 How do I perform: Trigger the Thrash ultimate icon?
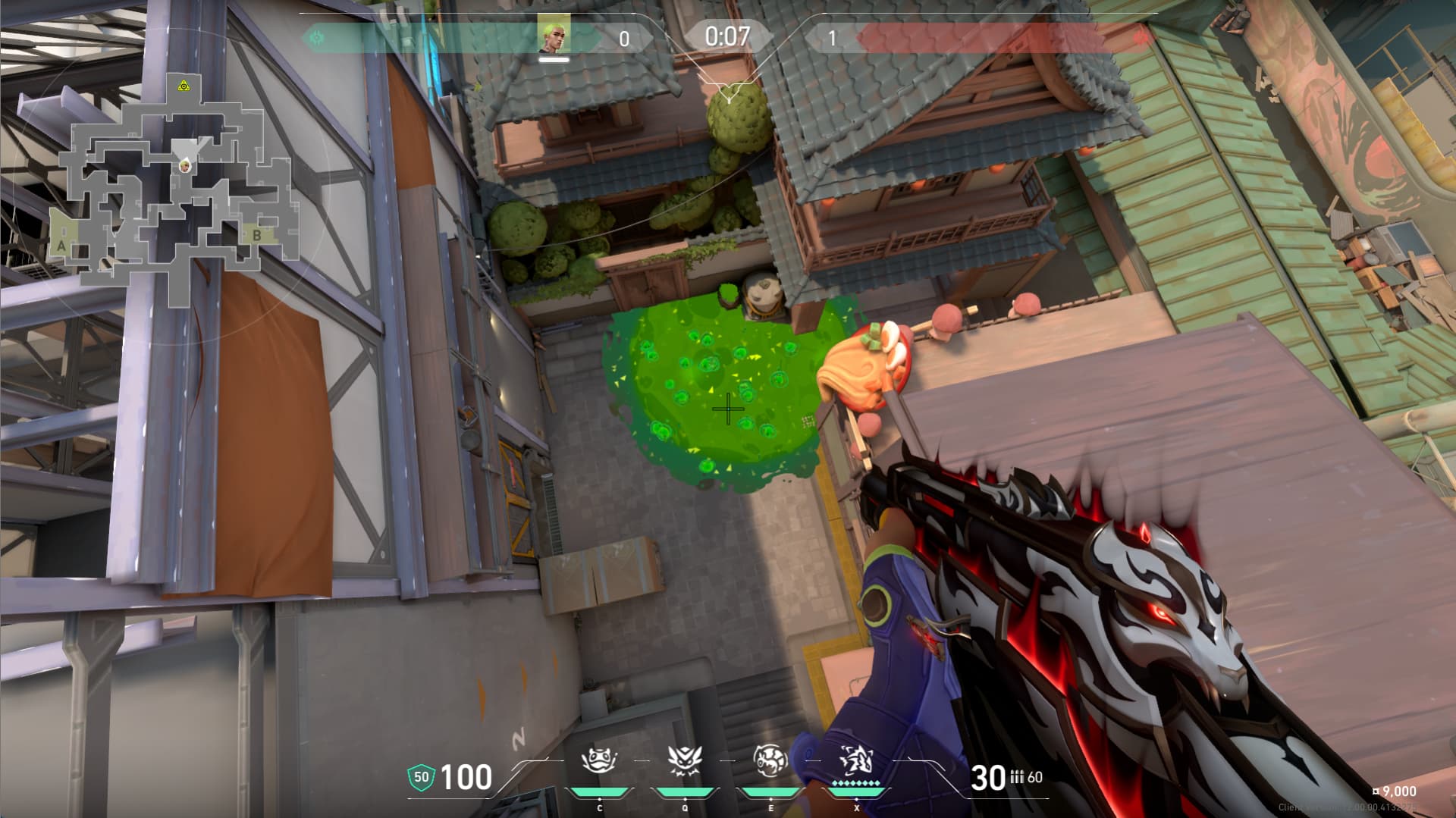(x=856, y=759)
